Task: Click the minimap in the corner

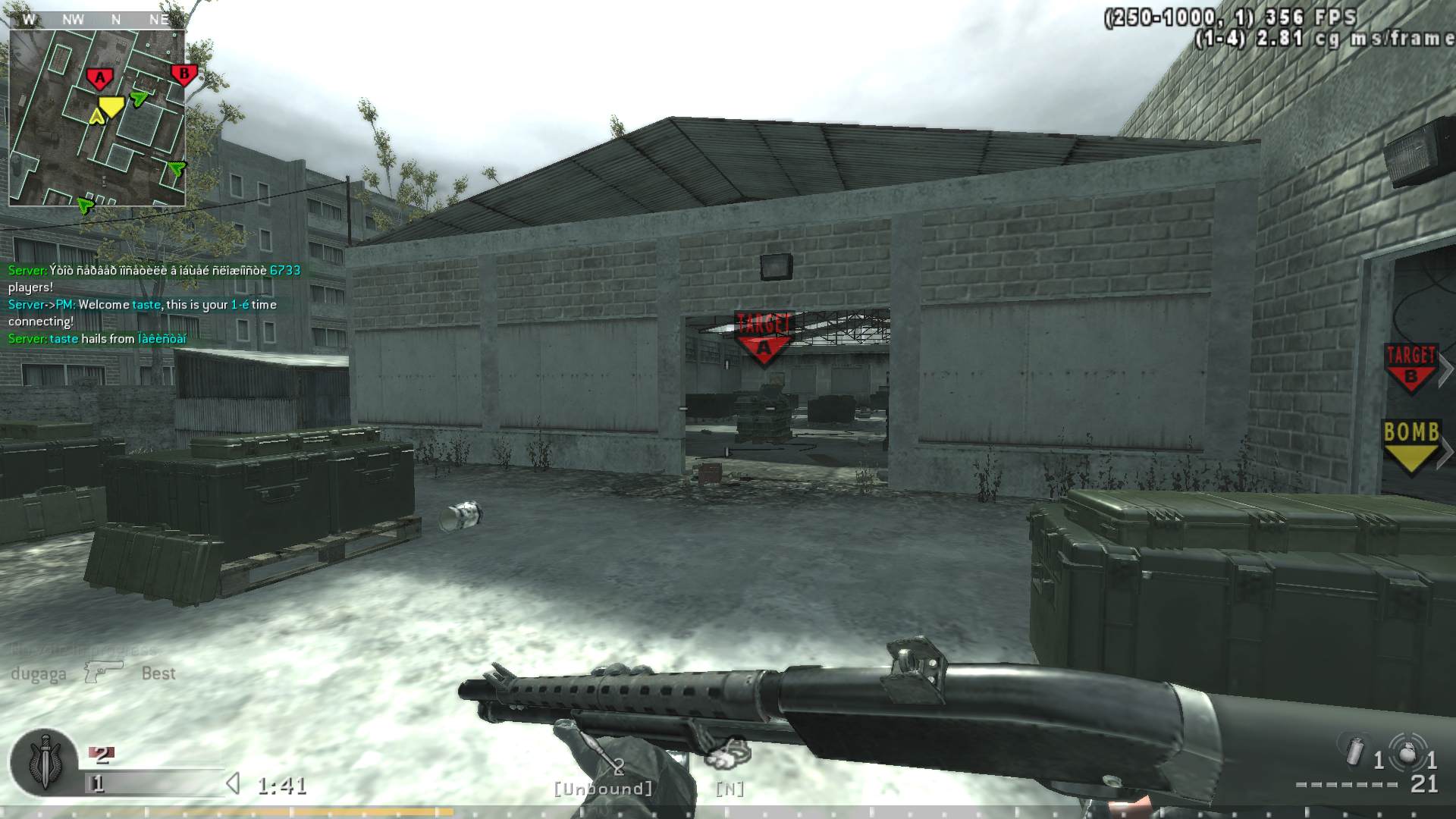Action: pyautogui.click(x=97, y=118)
